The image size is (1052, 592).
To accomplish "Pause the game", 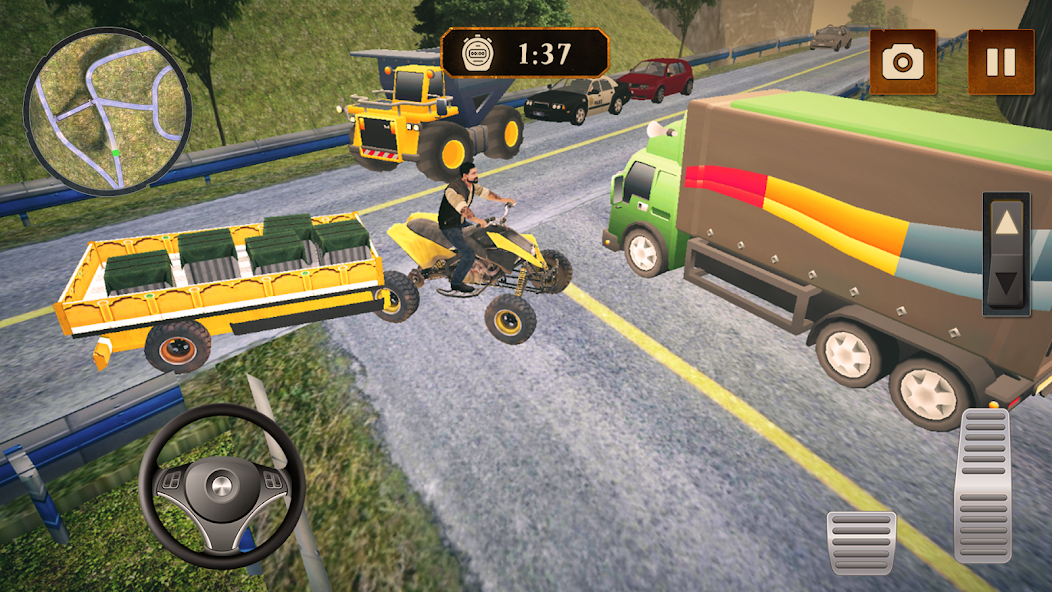I will pos(1001,62).
